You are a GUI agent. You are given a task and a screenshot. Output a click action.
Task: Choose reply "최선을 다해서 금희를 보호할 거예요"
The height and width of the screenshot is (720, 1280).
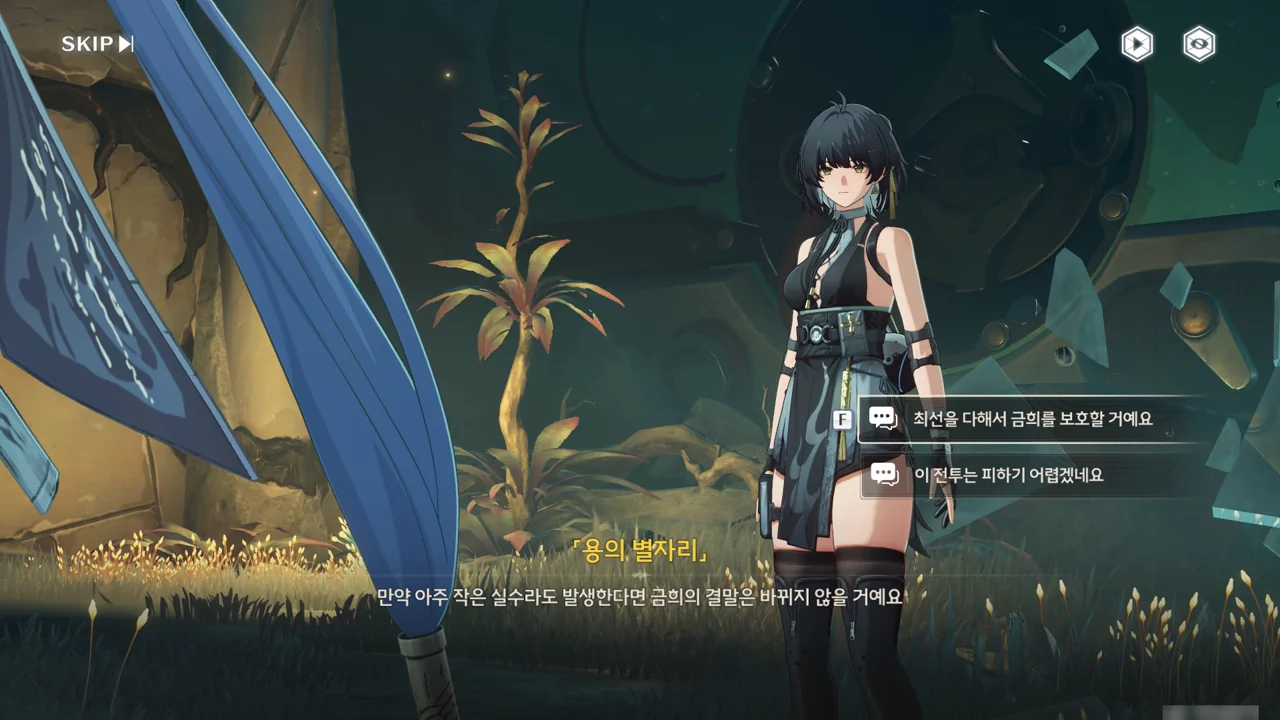click(x=1032, y=418)
